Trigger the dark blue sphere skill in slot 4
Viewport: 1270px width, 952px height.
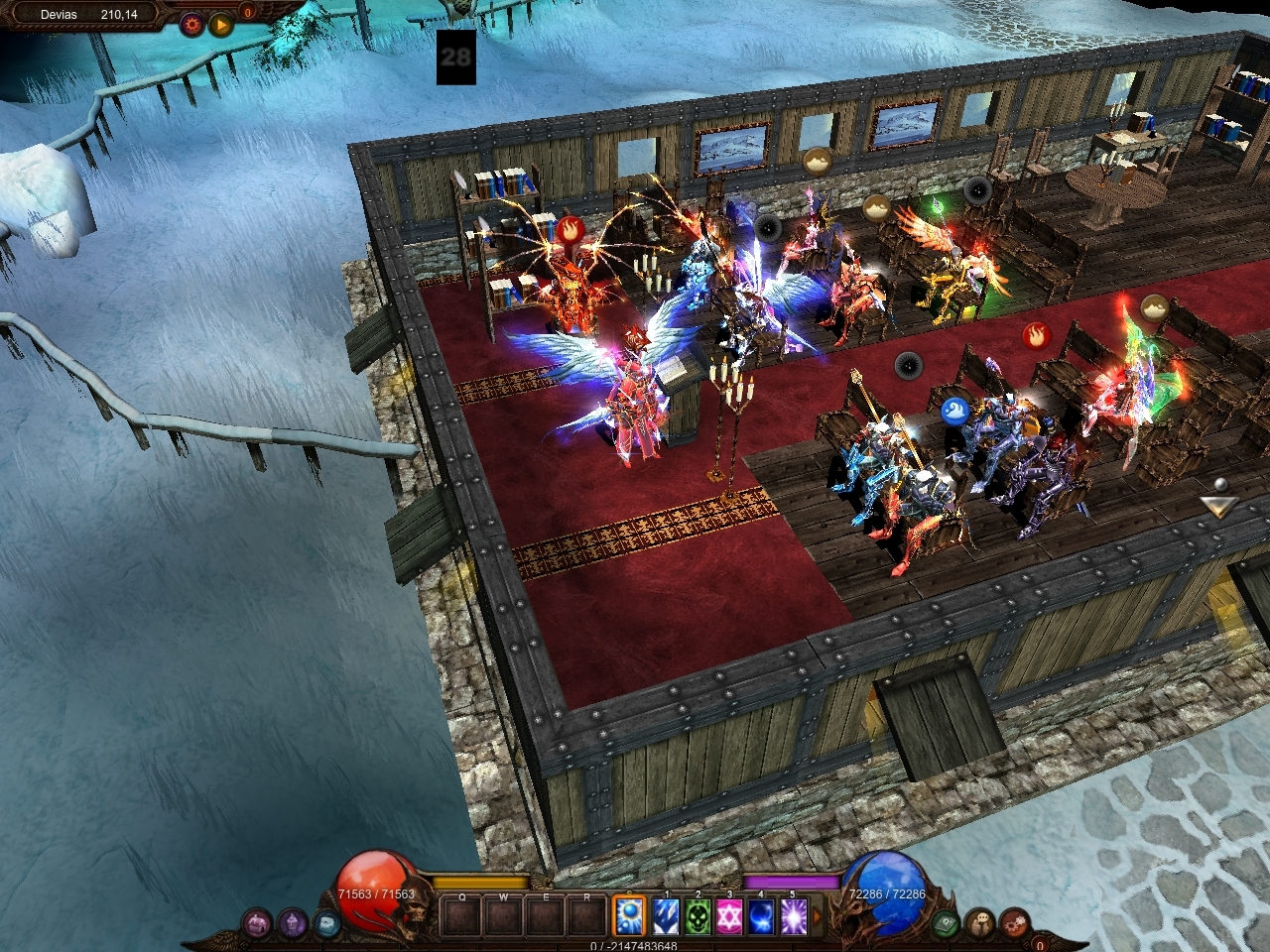pos(760,914)
